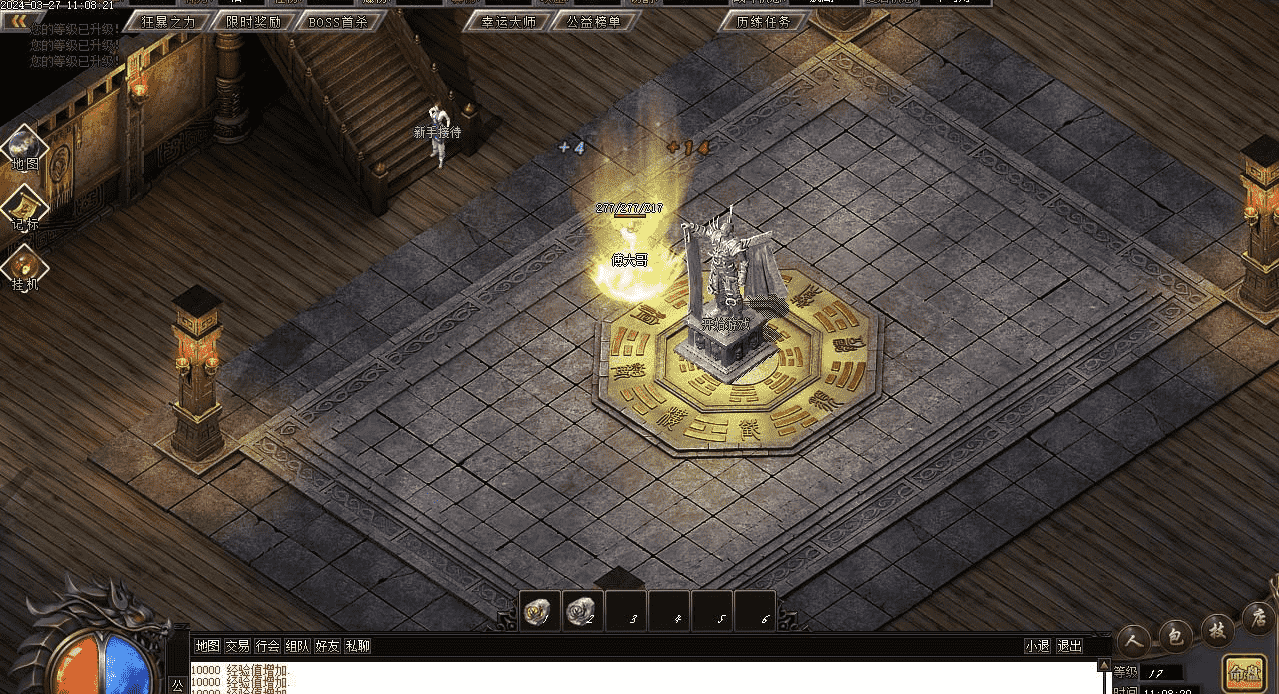
Task: Open the 地图 globe icon
Action: tap(25, 149)
